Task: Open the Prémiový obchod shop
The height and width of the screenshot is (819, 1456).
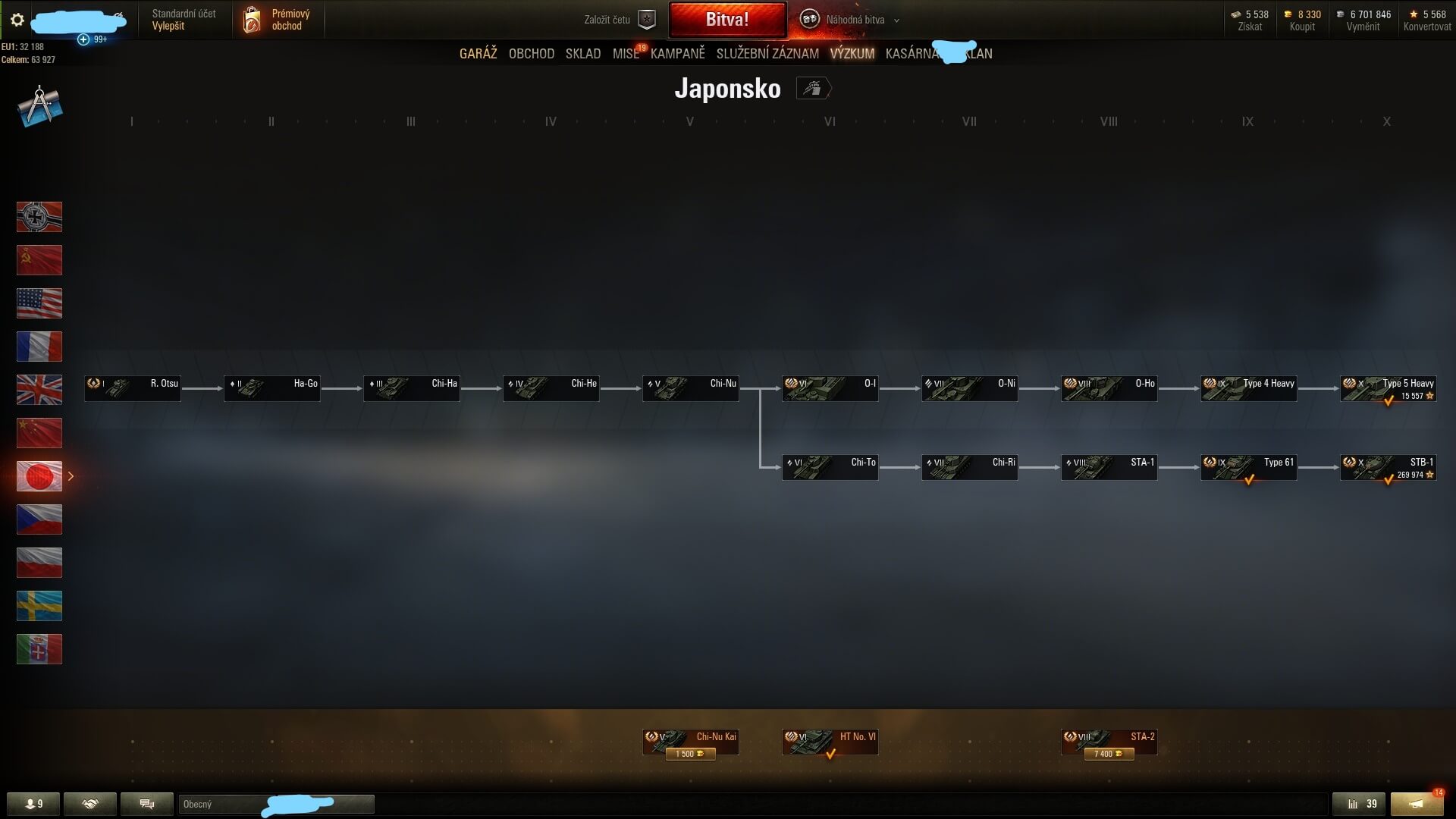Action: coord(278,20)
